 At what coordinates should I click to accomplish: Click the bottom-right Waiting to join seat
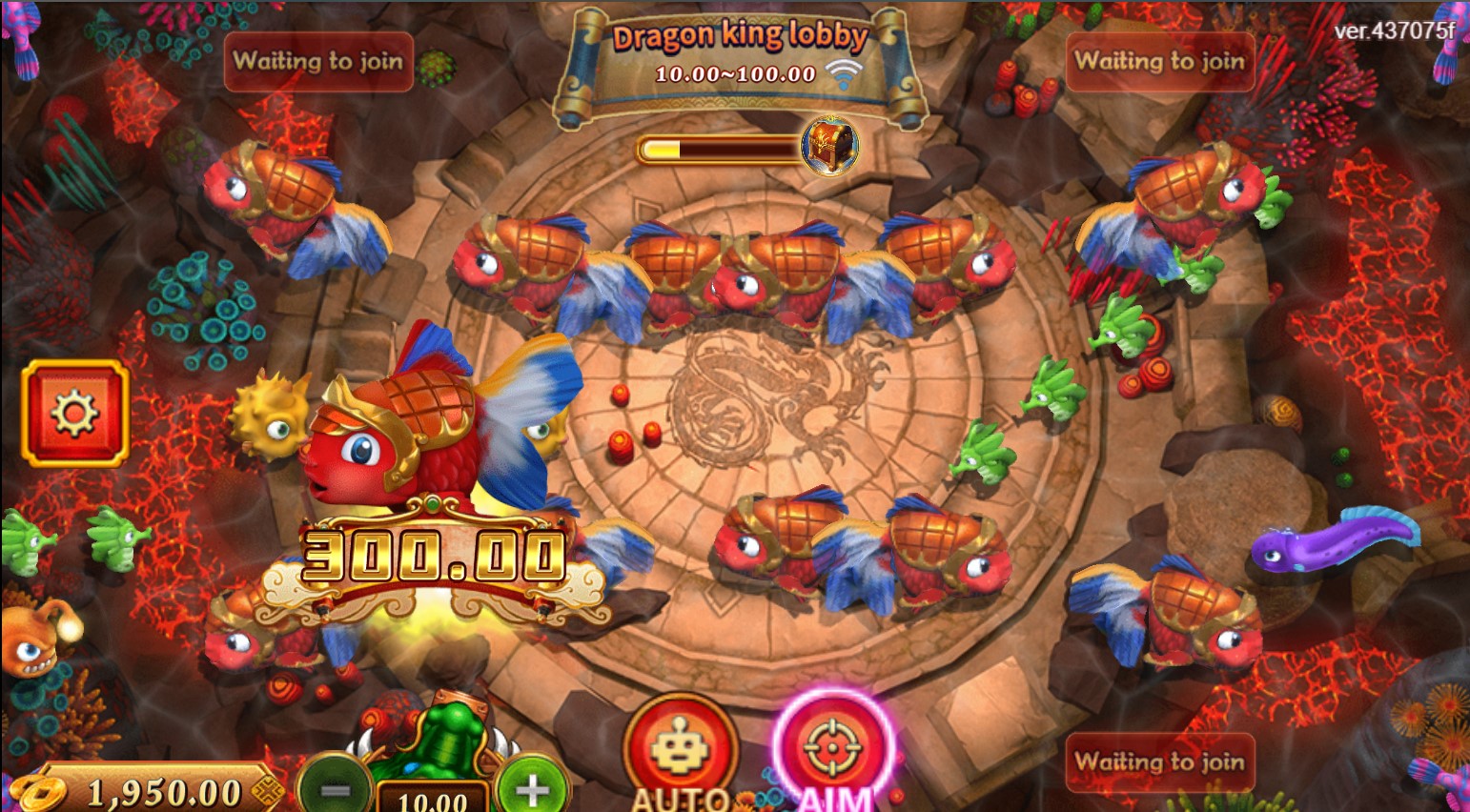(x=1159, y=762)
